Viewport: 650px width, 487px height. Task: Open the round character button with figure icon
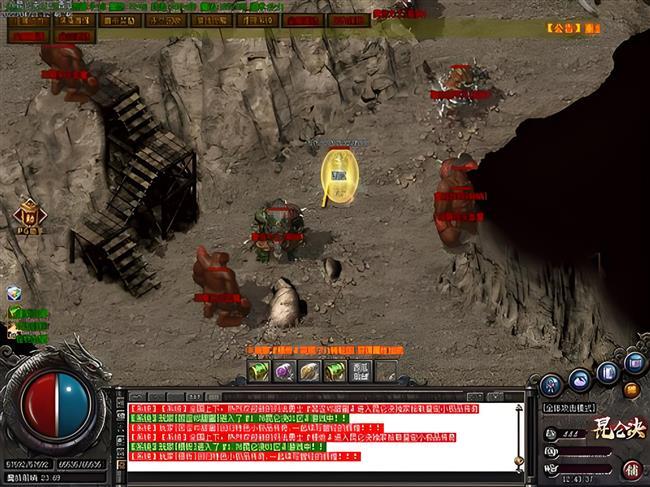(x=552, y=385)
